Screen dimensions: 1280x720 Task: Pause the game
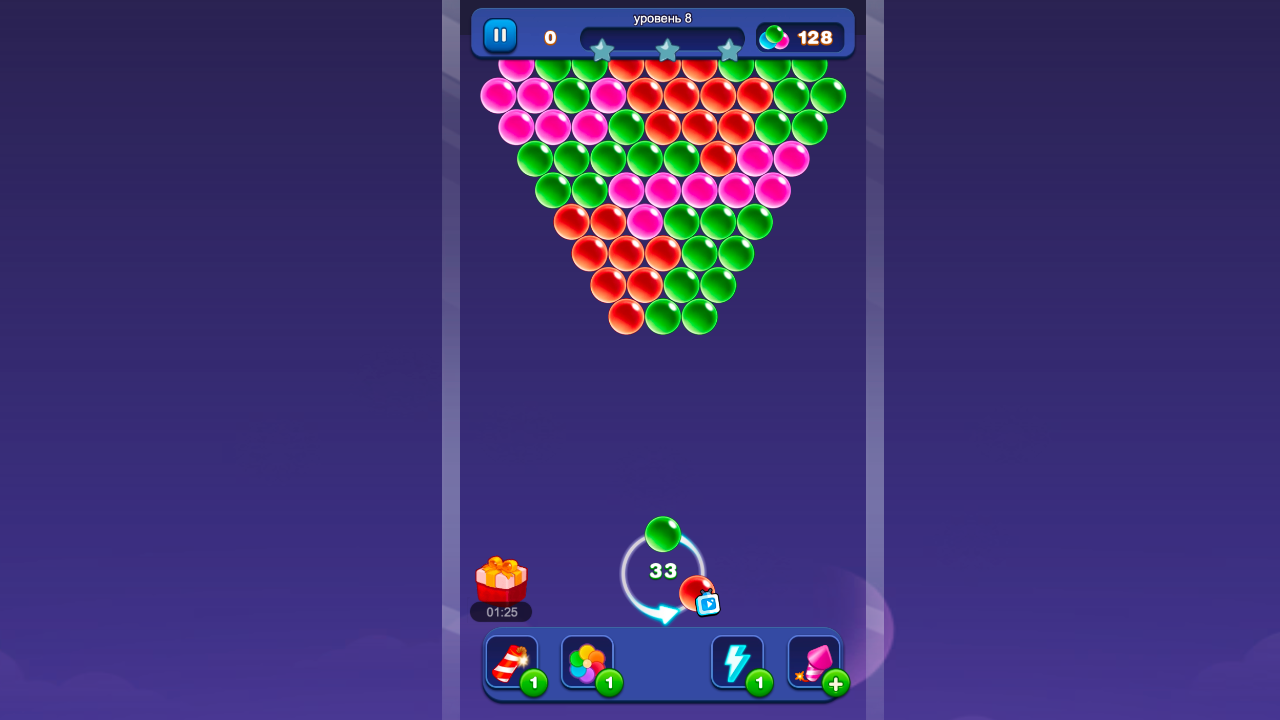click(499, 34)
